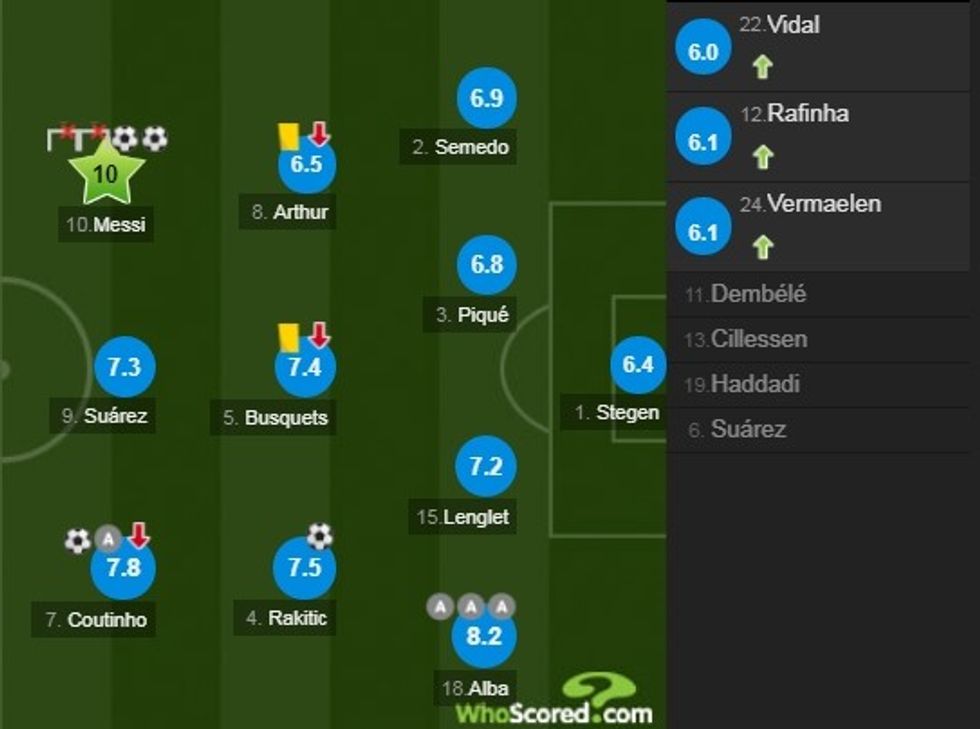Select Messi's green star rating badge
This screenshot has height=729, width=980.
[105, 174]
